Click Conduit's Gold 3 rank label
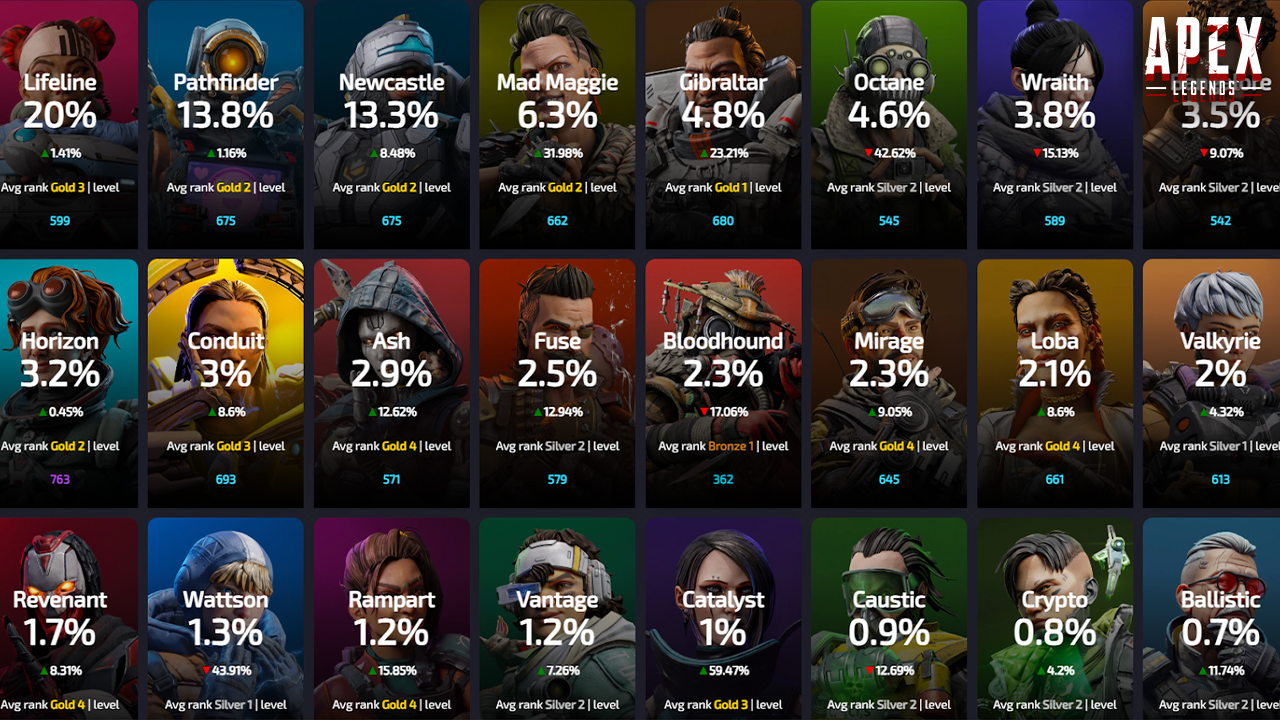Image resolution: width=1280 pixels, height=720 pixels. click(x=233, y=446)
